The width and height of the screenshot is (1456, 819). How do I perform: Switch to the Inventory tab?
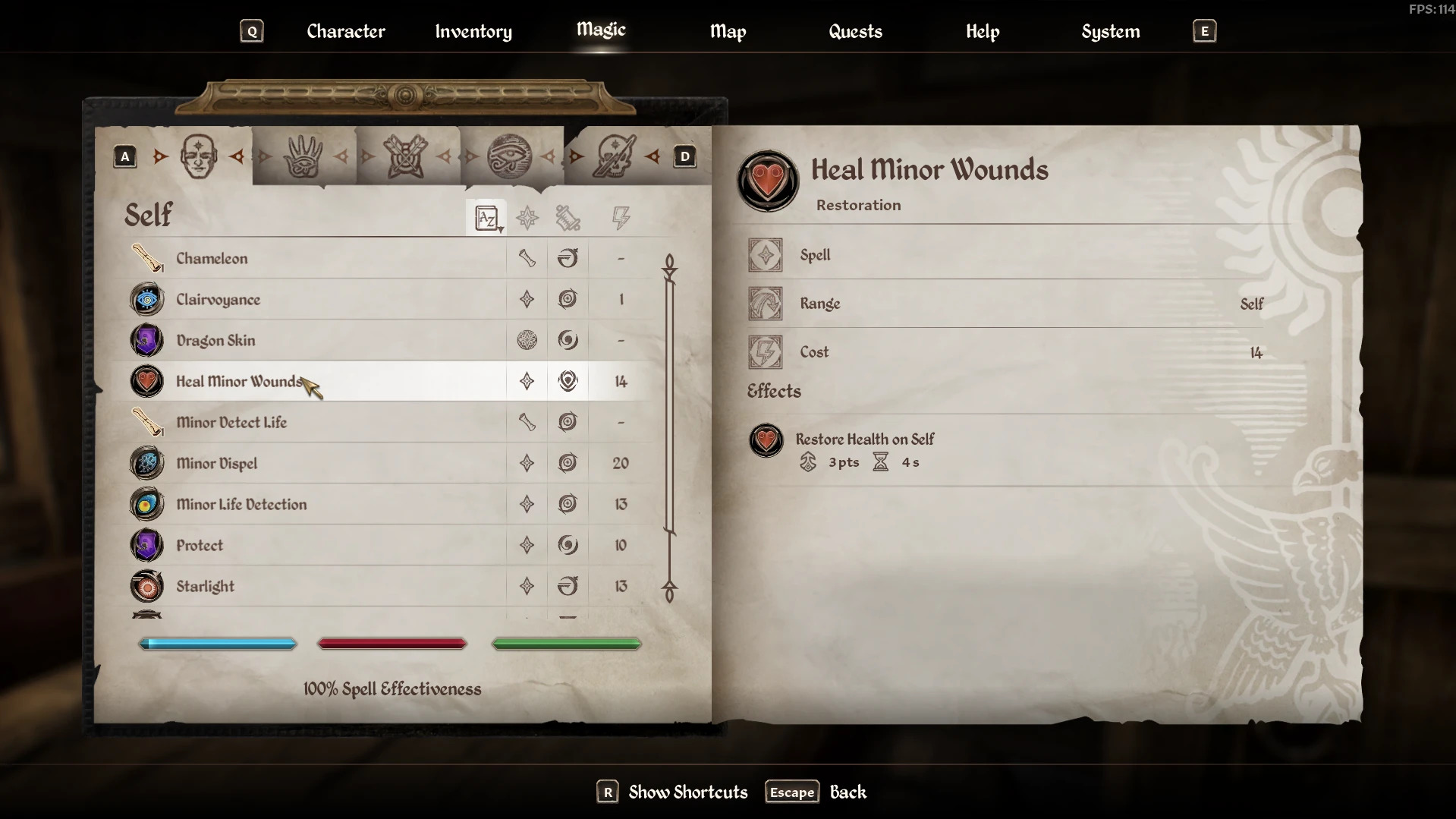click(x=473, y=31)
